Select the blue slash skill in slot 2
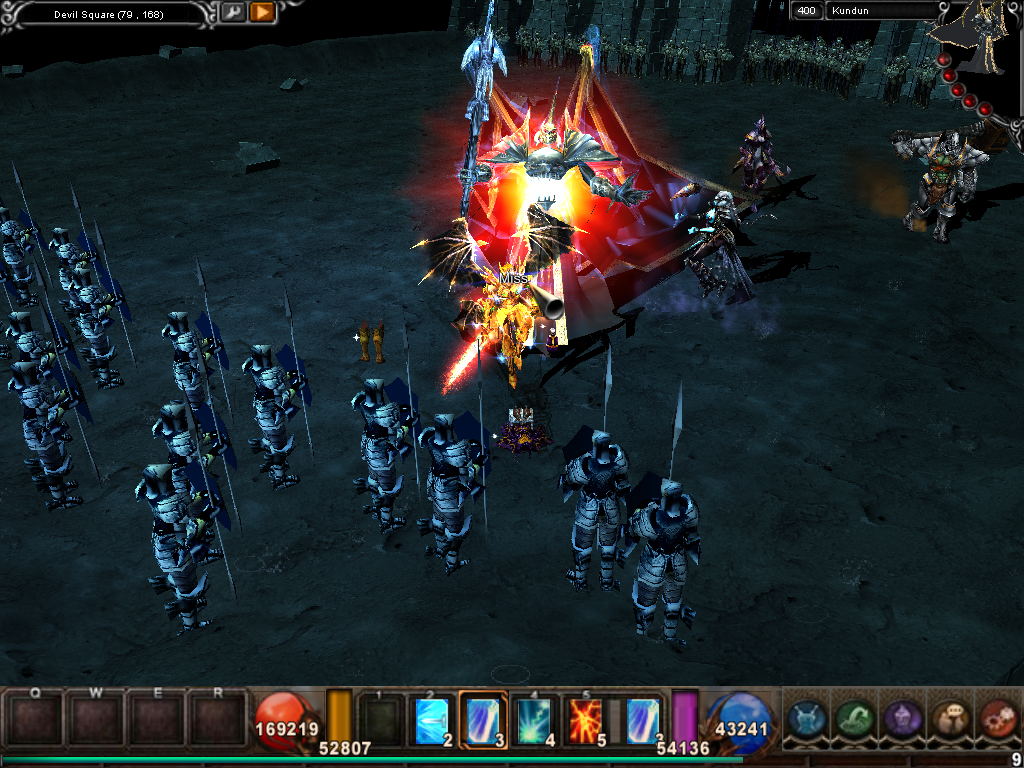This screenshot has height=768, width=1024. click(x=432, y=717)
